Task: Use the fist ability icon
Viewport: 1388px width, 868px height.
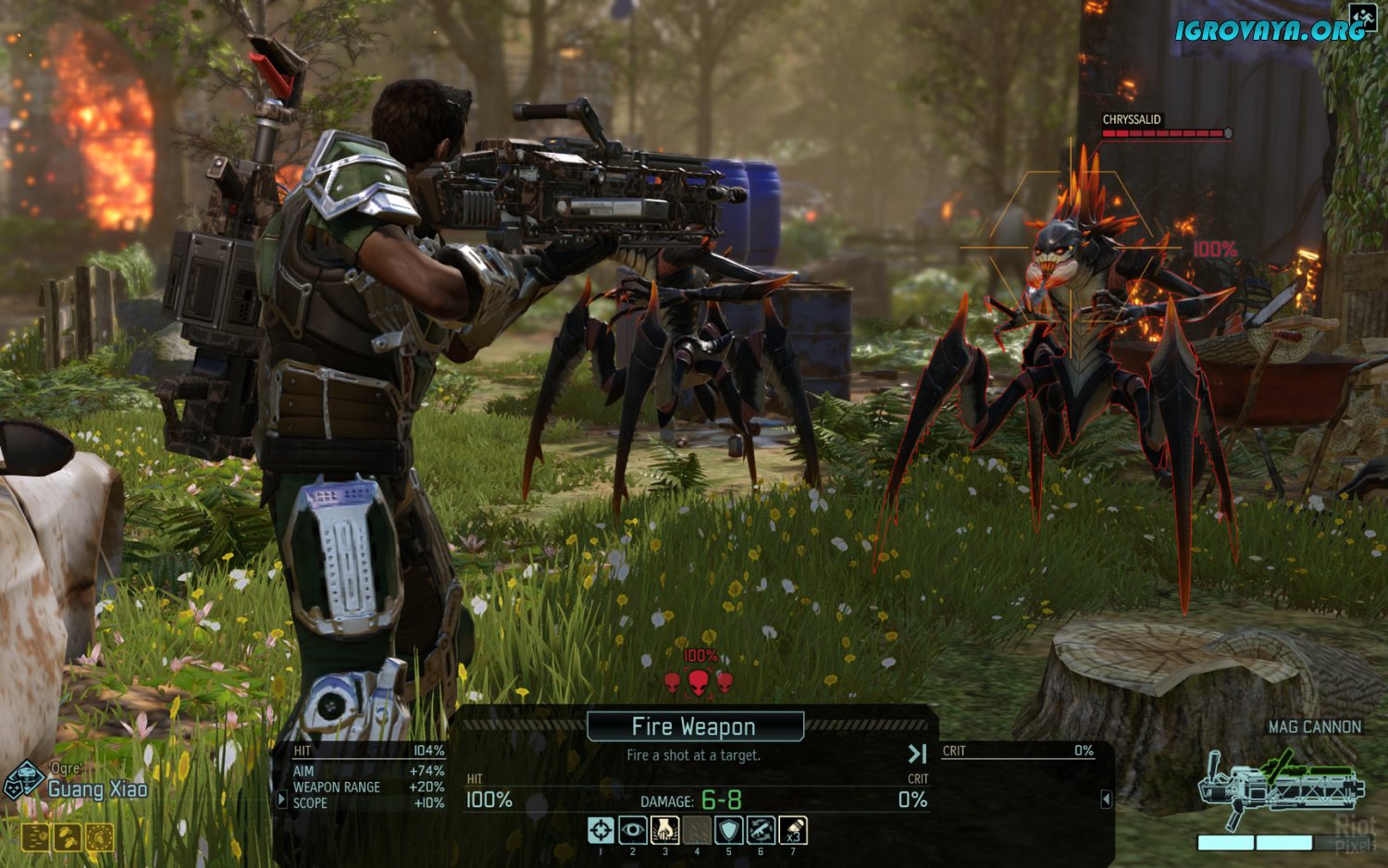Action: click(x=664, y=830)
